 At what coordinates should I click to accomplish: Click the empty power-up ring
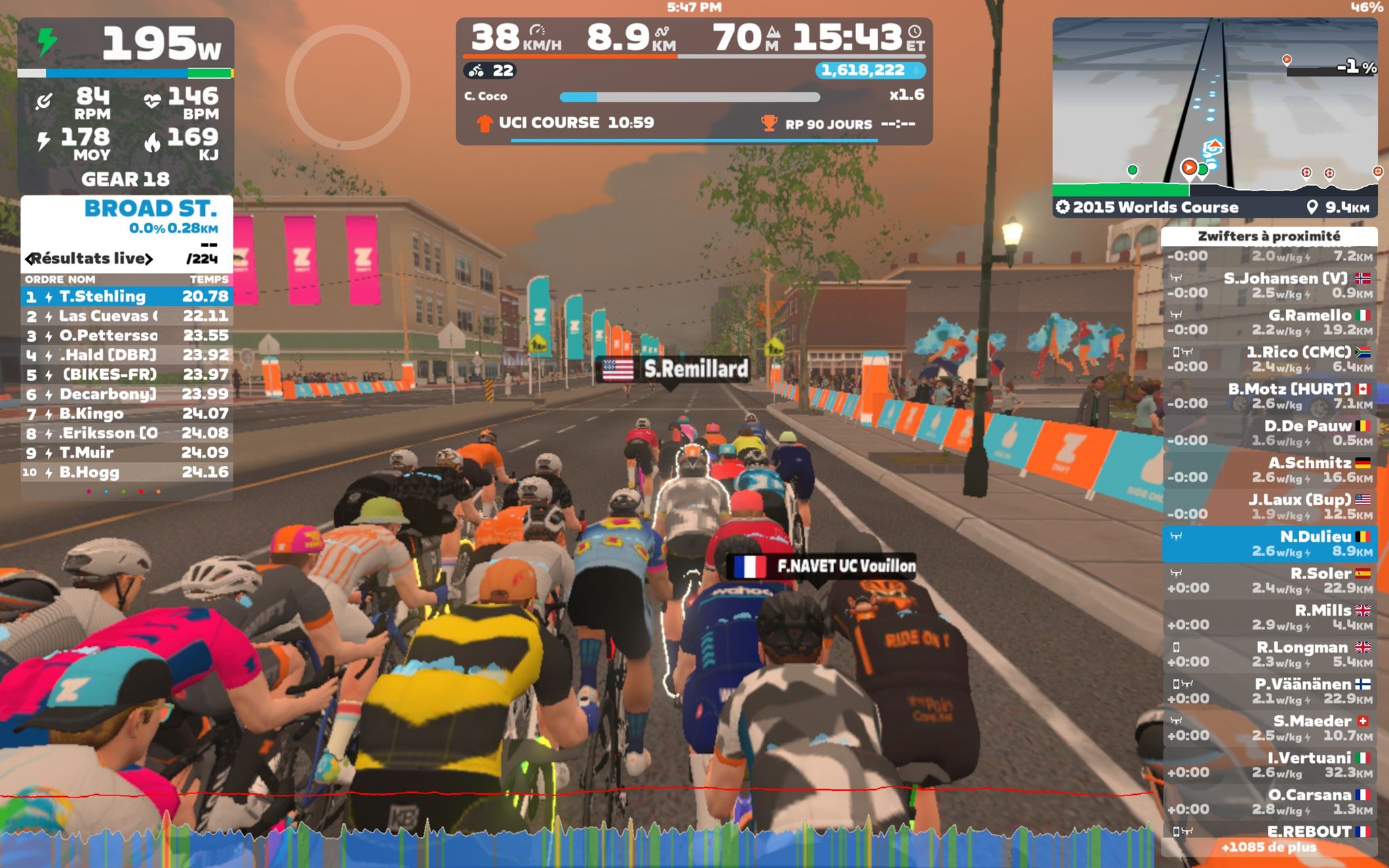click(347, 87)
